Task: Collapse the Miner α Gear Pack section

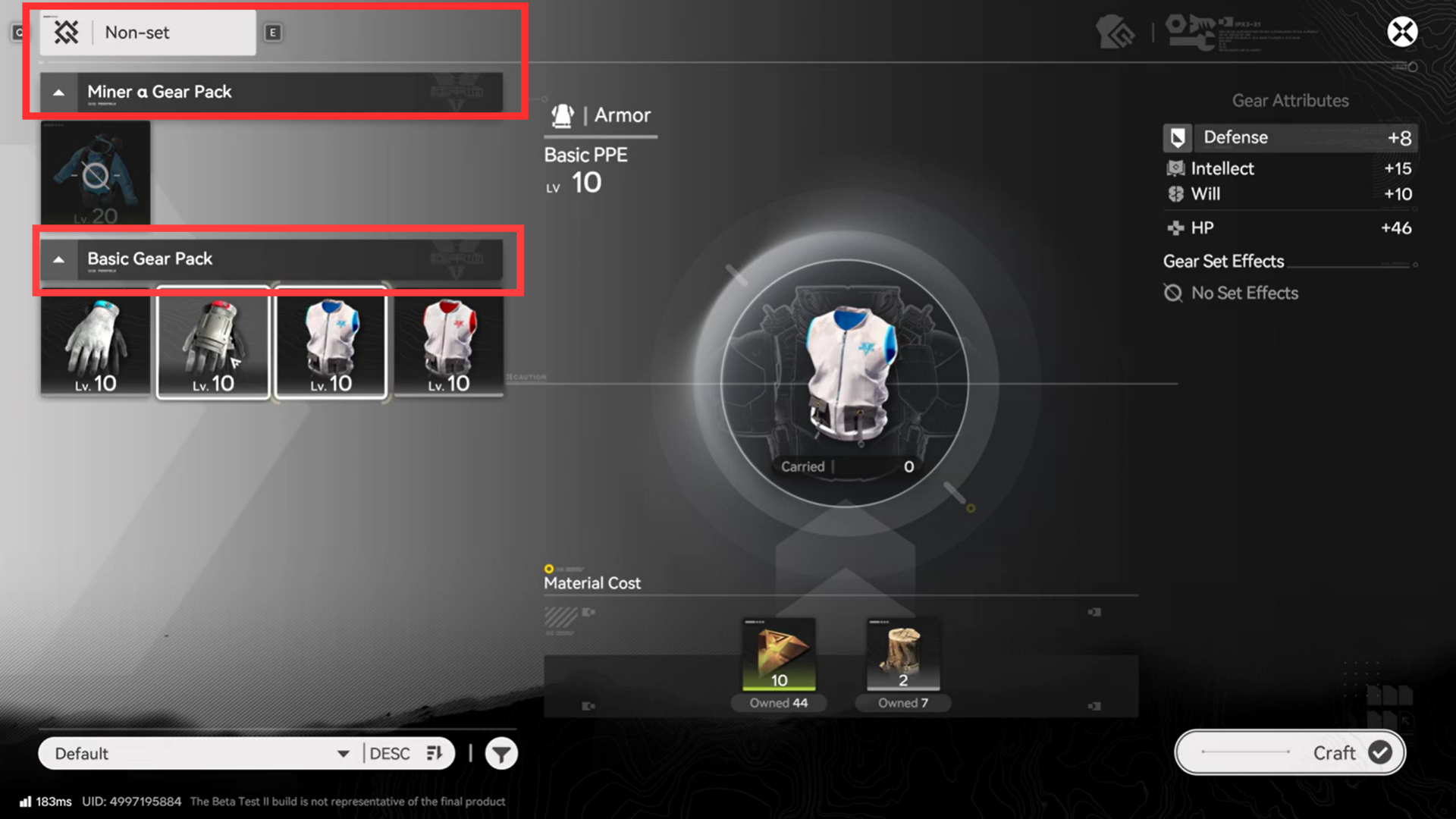Action: [x=59, y=92]
